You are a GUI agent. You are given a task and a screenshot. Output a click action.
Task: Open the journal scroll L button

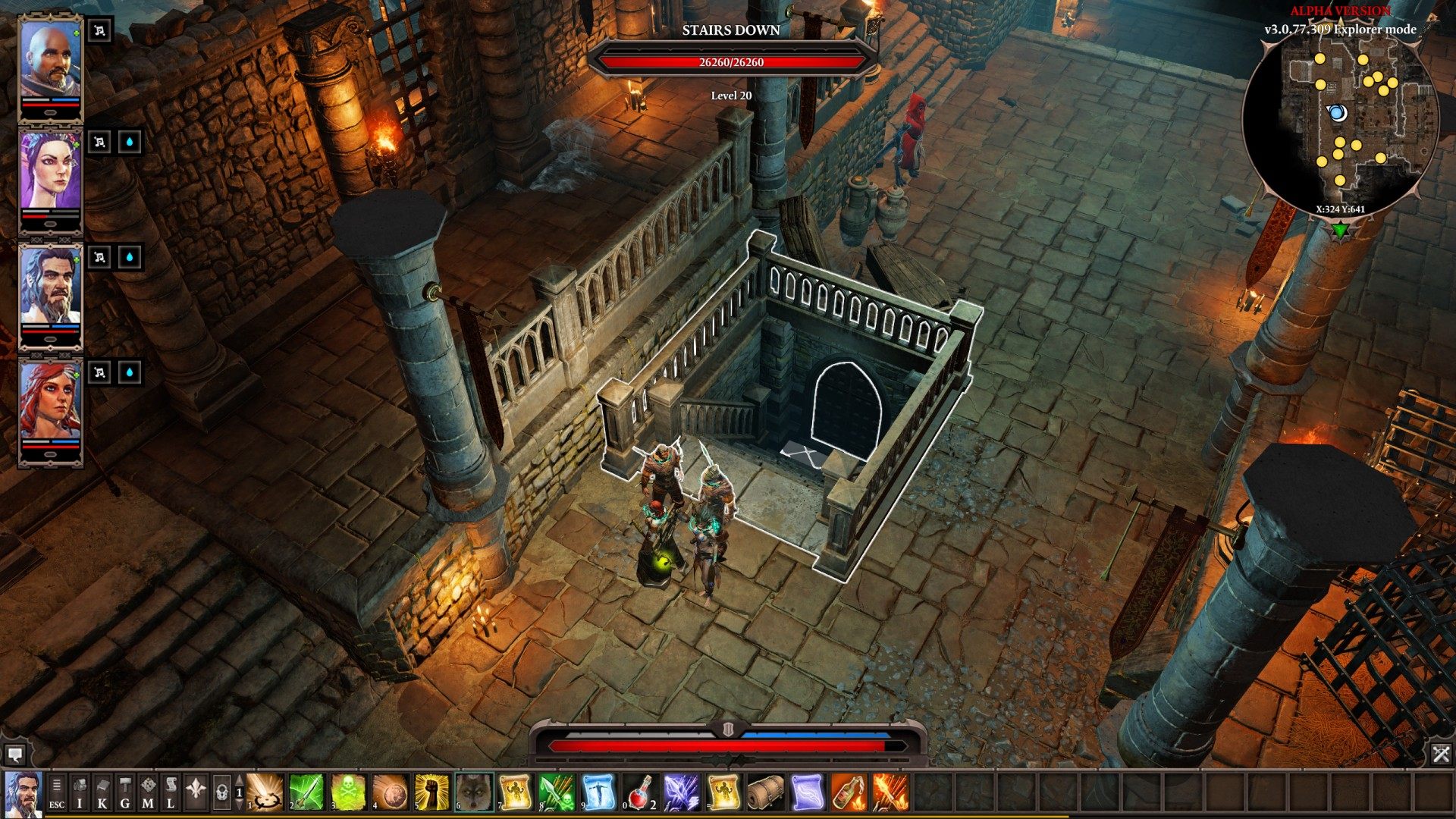(x=171, y=792)
